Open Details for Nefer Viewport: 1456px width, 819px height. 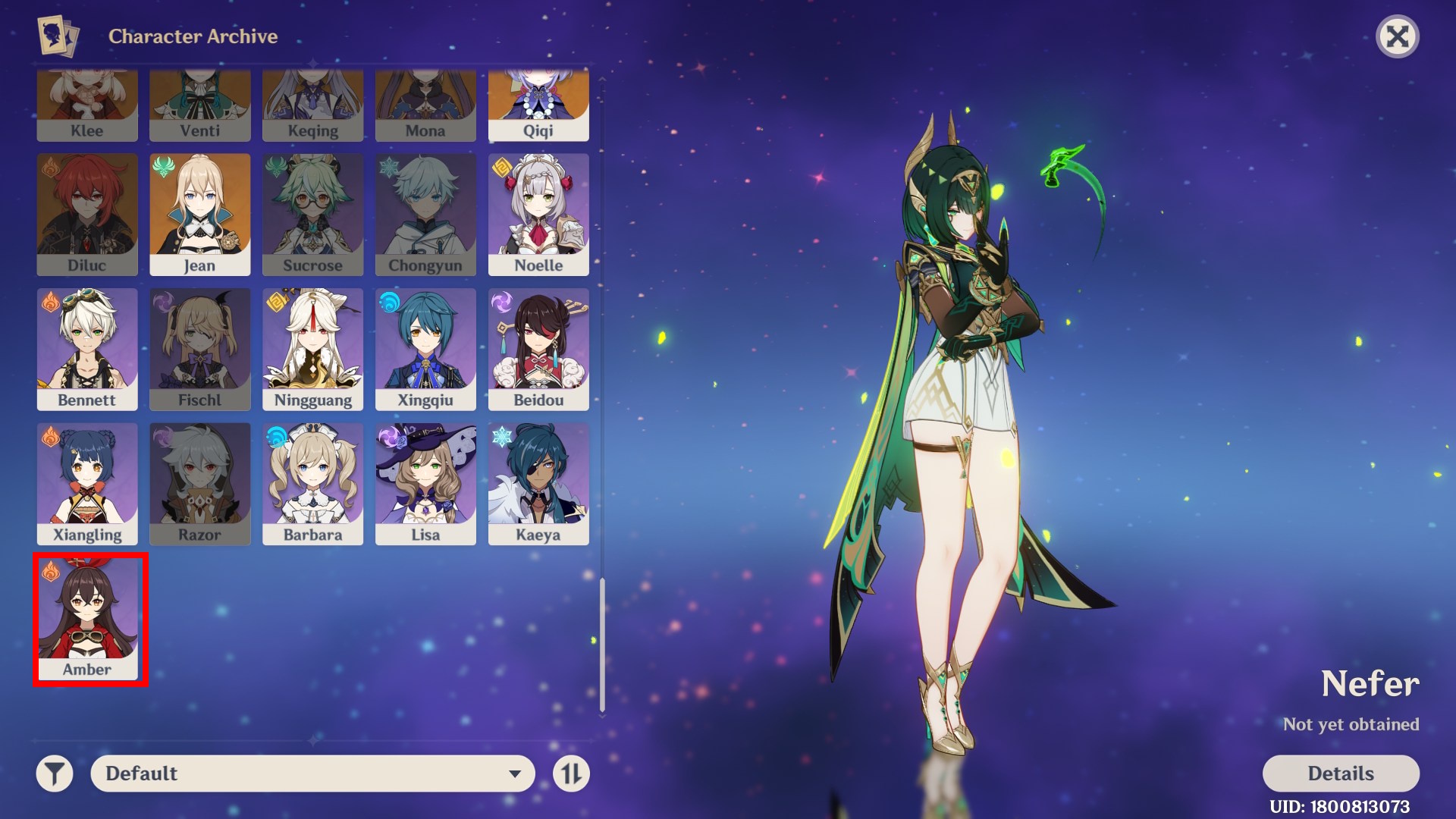[1341, 773]
